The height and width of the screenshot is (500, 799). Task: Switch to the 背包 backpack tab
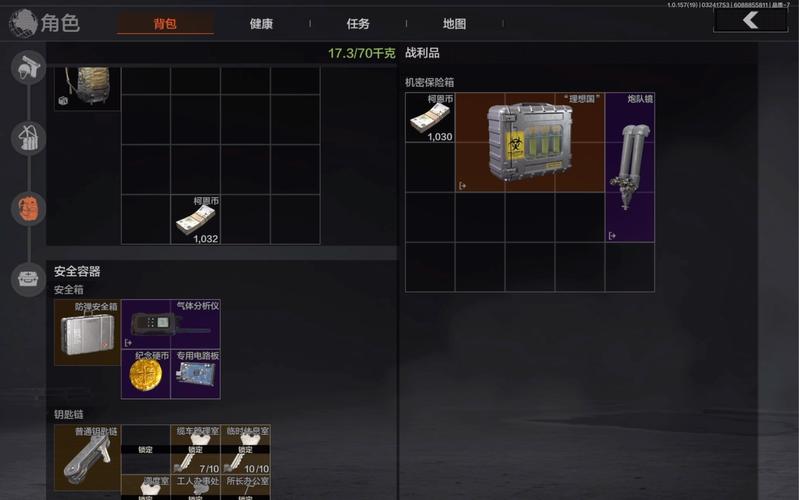tap(165, 23)
